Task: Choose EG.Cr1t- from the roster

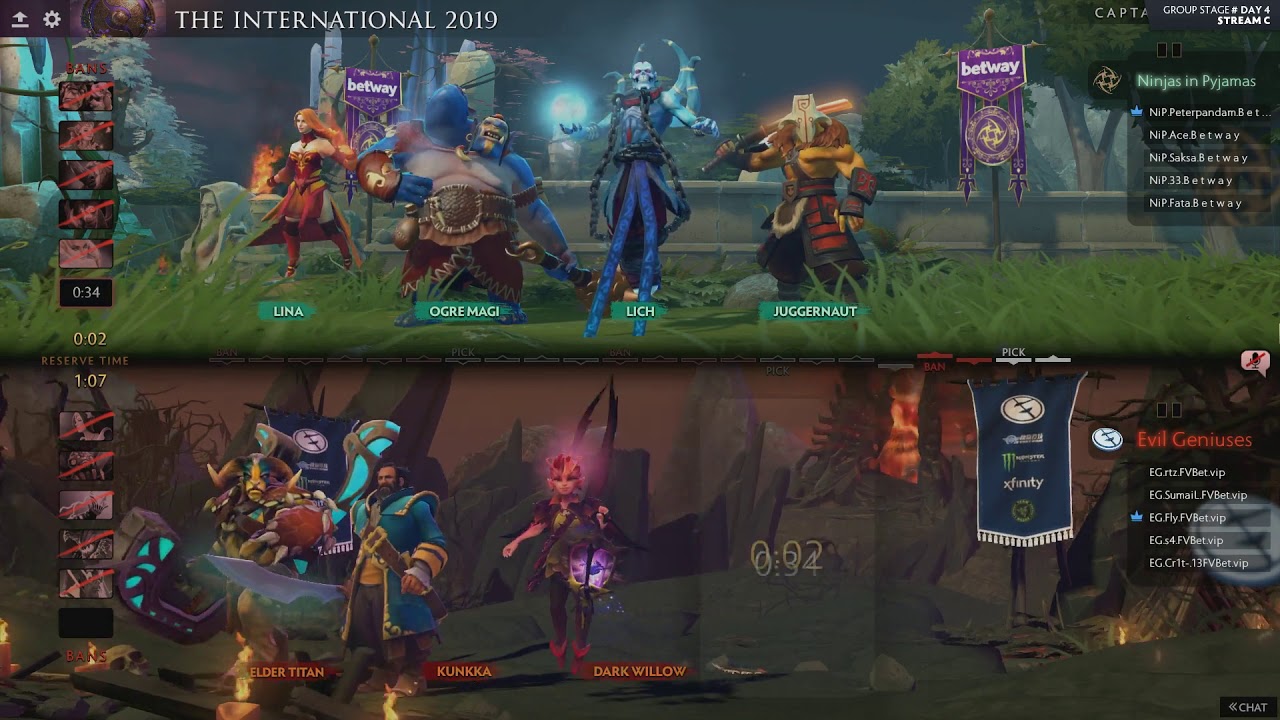Action: coord(1198,563)
